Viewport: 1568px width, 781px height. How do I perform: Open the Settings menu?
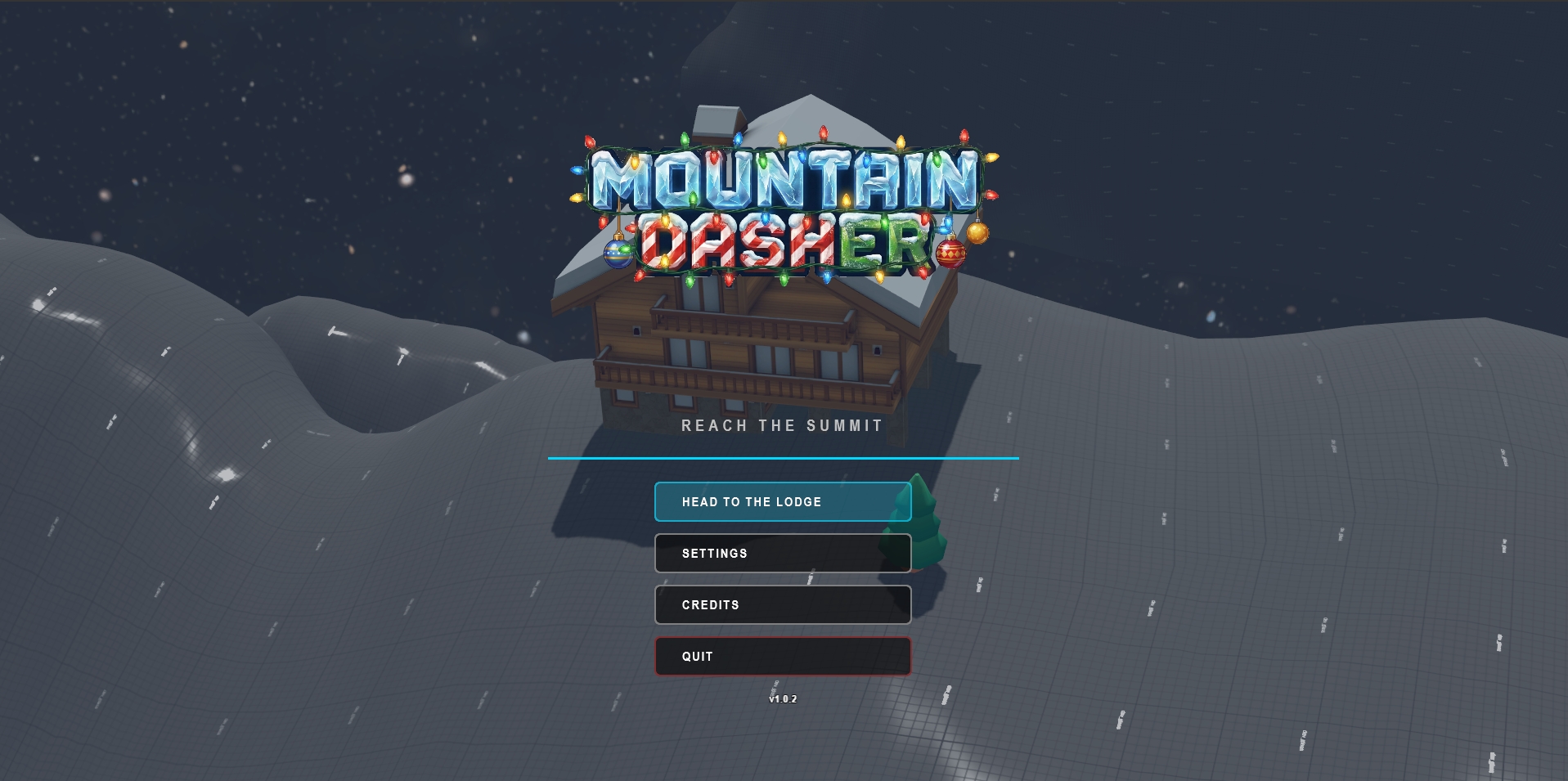[x=782, y=553]
